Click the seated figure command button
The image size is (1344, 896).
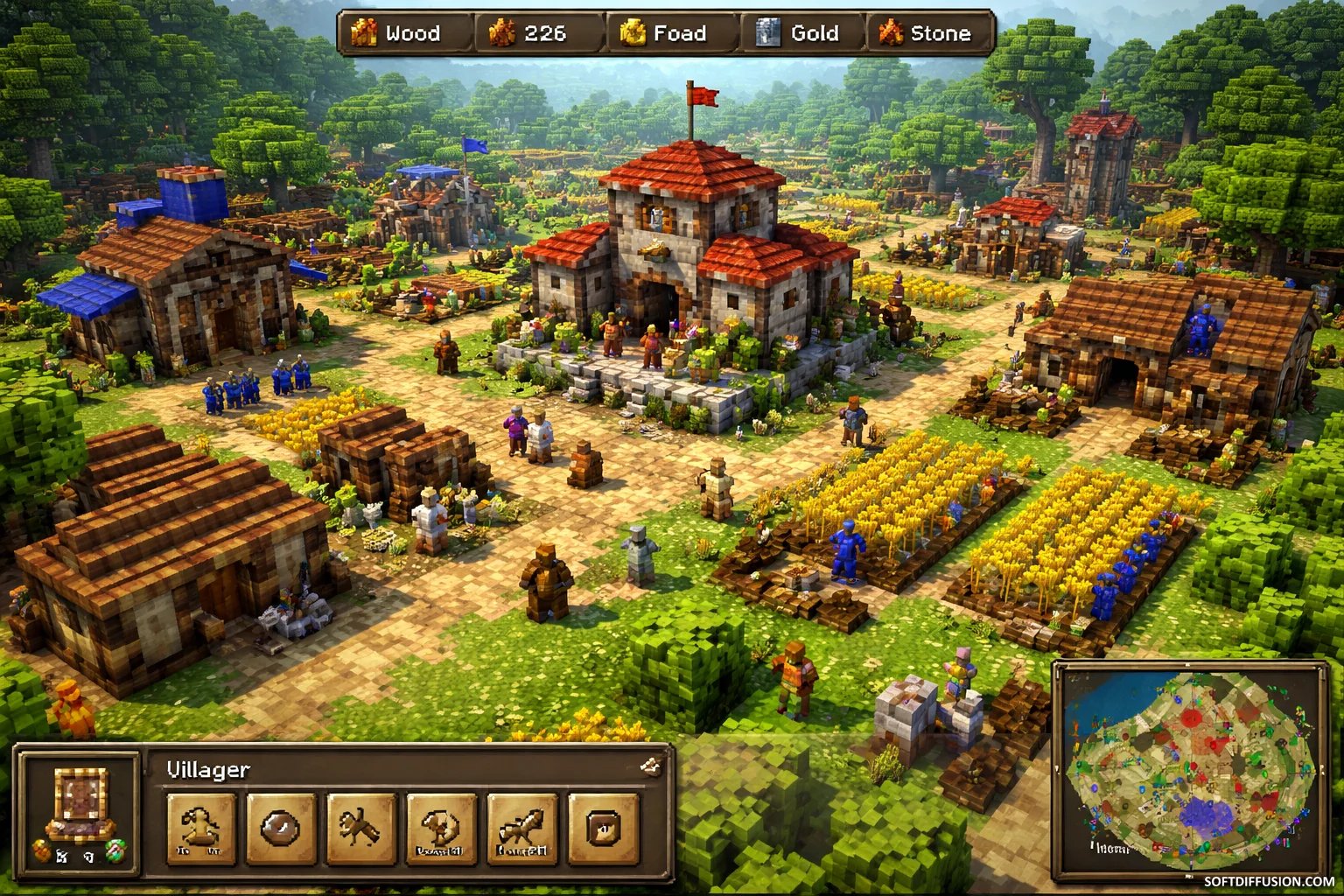[200, 828]
